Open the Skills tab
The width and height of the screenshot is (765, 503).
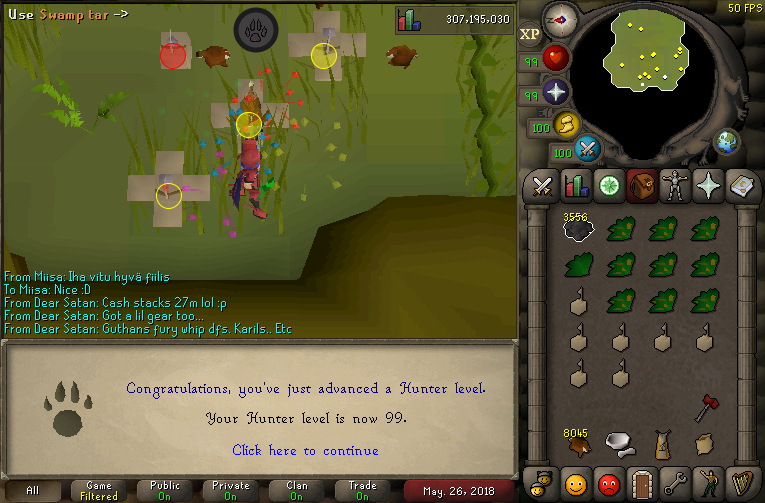pos(576,186)
